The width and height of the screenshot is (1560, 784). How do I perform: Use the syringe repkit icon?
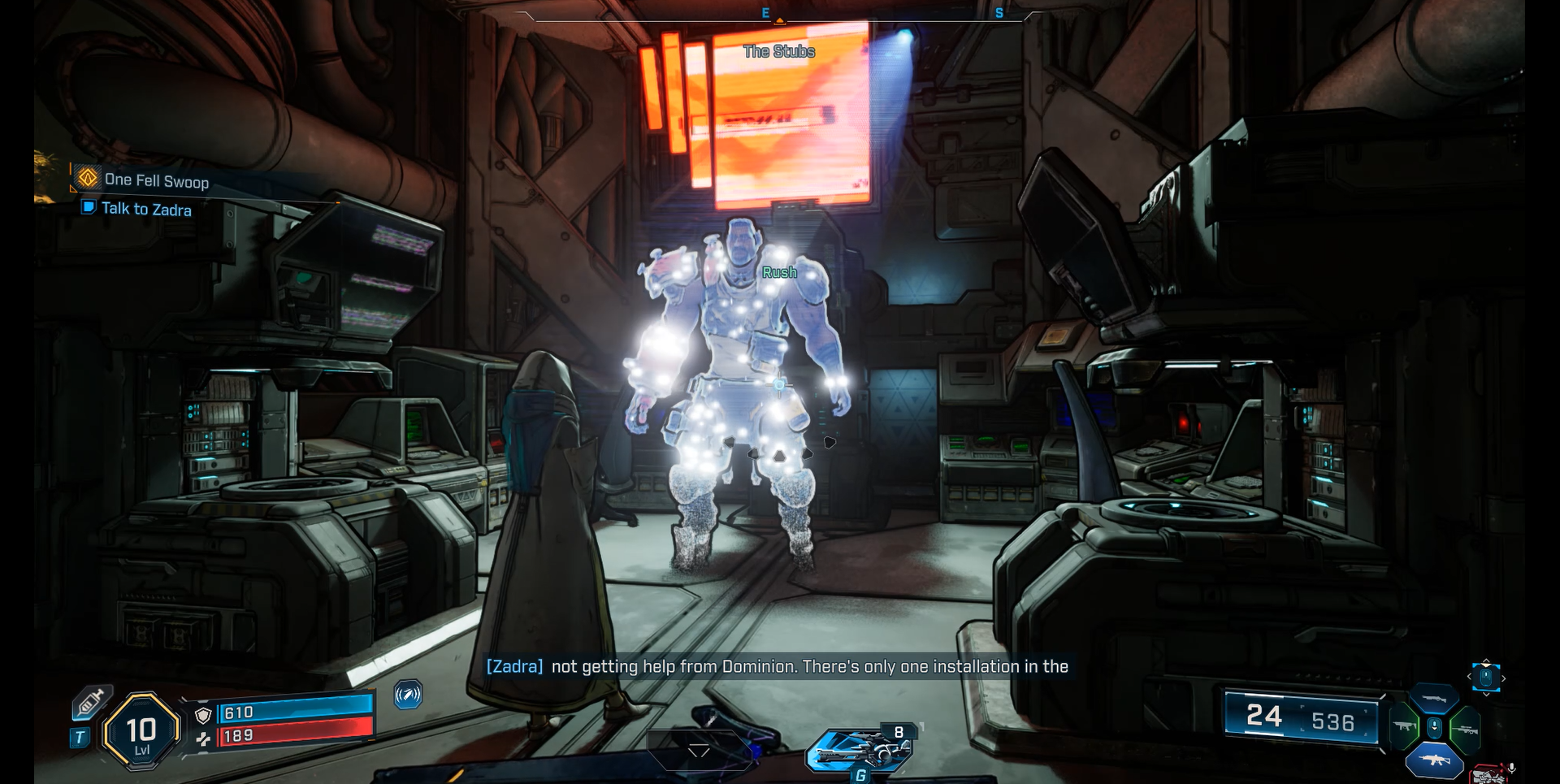pyautogui.click(x=90, y=701)
